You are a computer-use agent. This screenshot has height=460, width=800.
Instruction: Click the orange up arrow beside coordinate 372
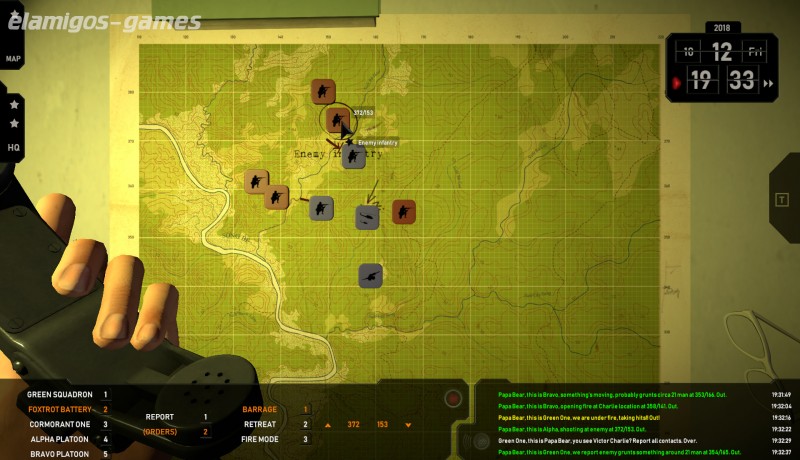point(327,425)
